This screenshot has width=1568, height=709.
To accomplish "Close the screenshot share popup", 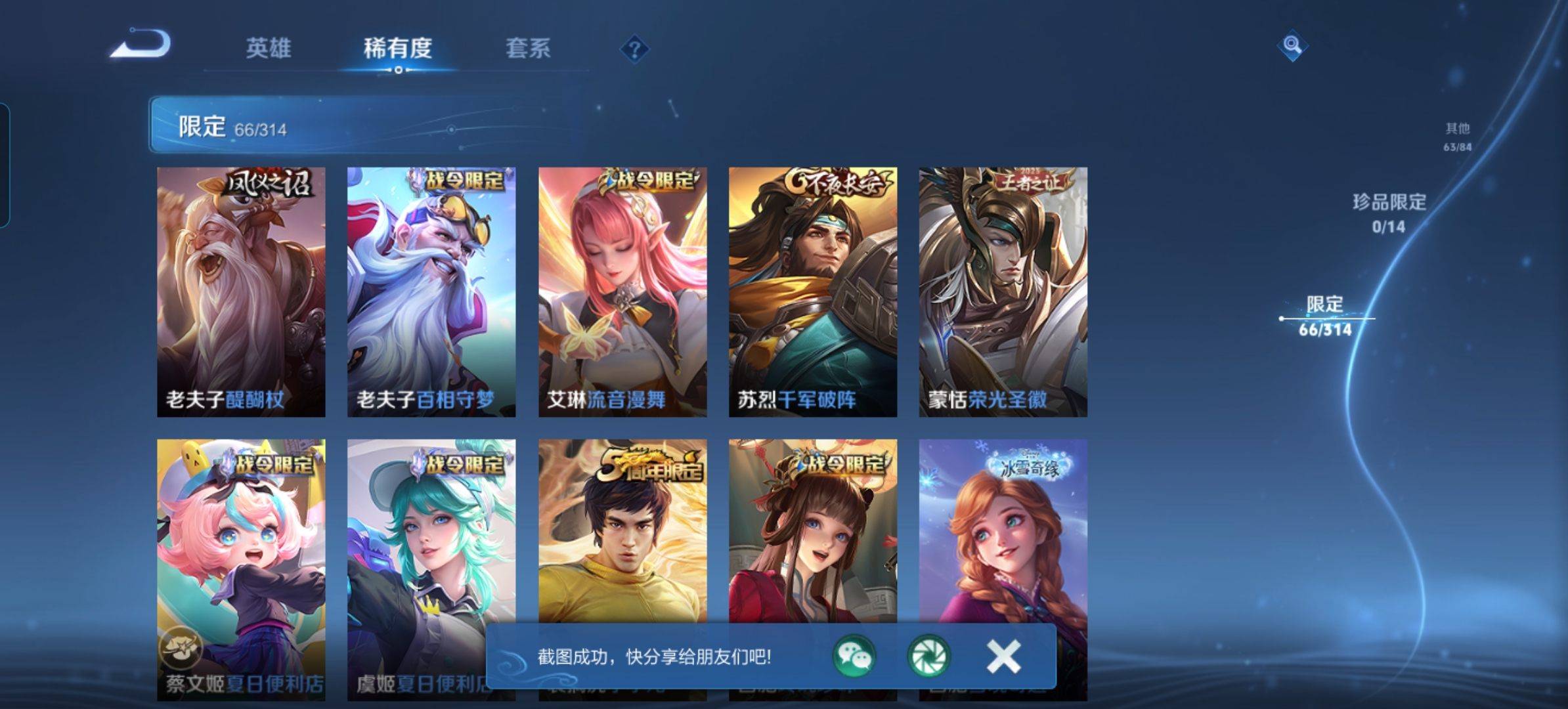I will coord(1003,656).
